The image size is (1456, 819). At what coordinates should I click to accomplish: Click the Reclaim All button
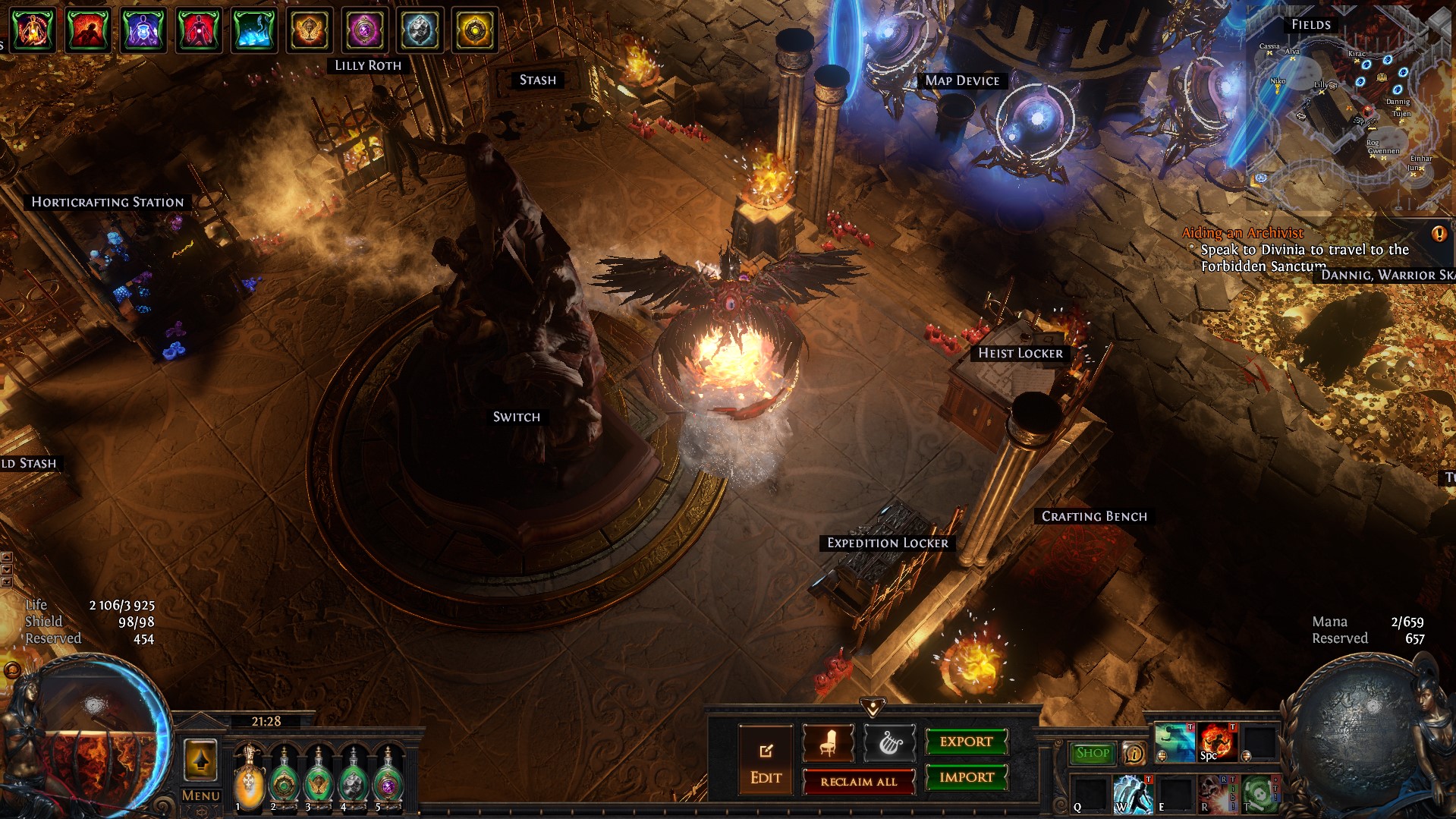pos(858,782)
